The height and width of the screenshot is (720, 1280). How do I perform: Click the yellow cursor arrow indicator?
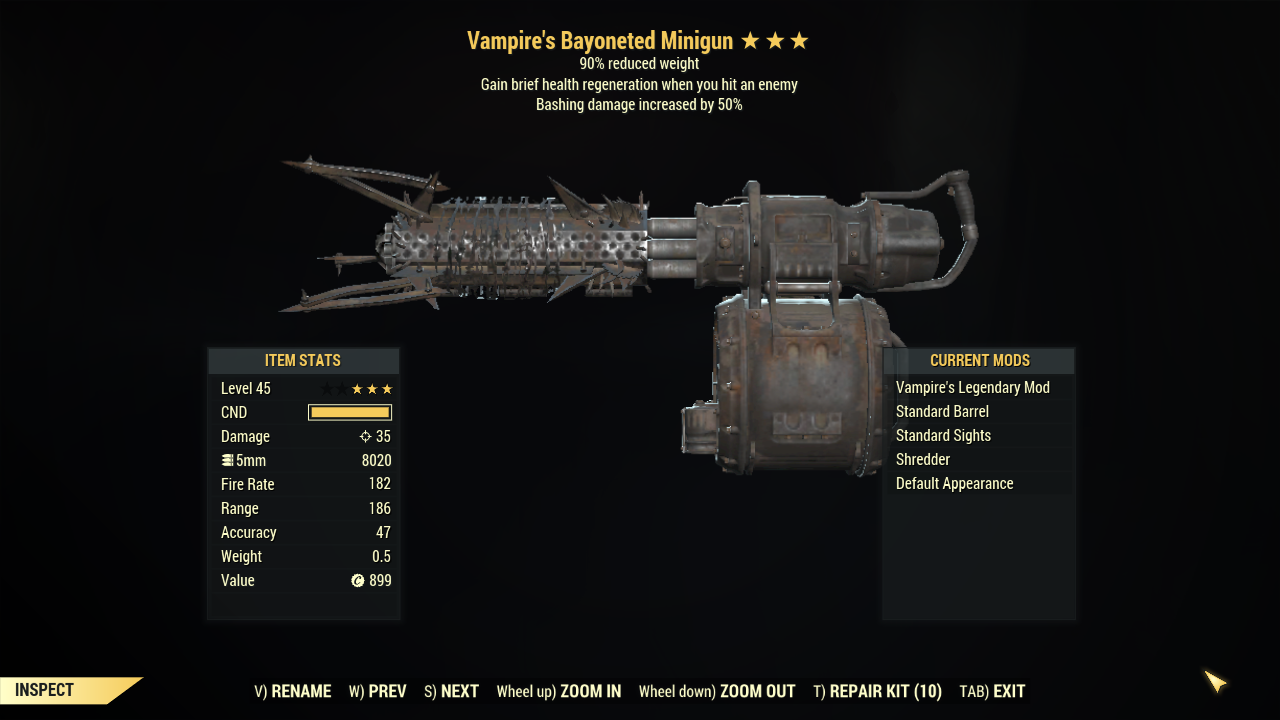[1213, 682]
